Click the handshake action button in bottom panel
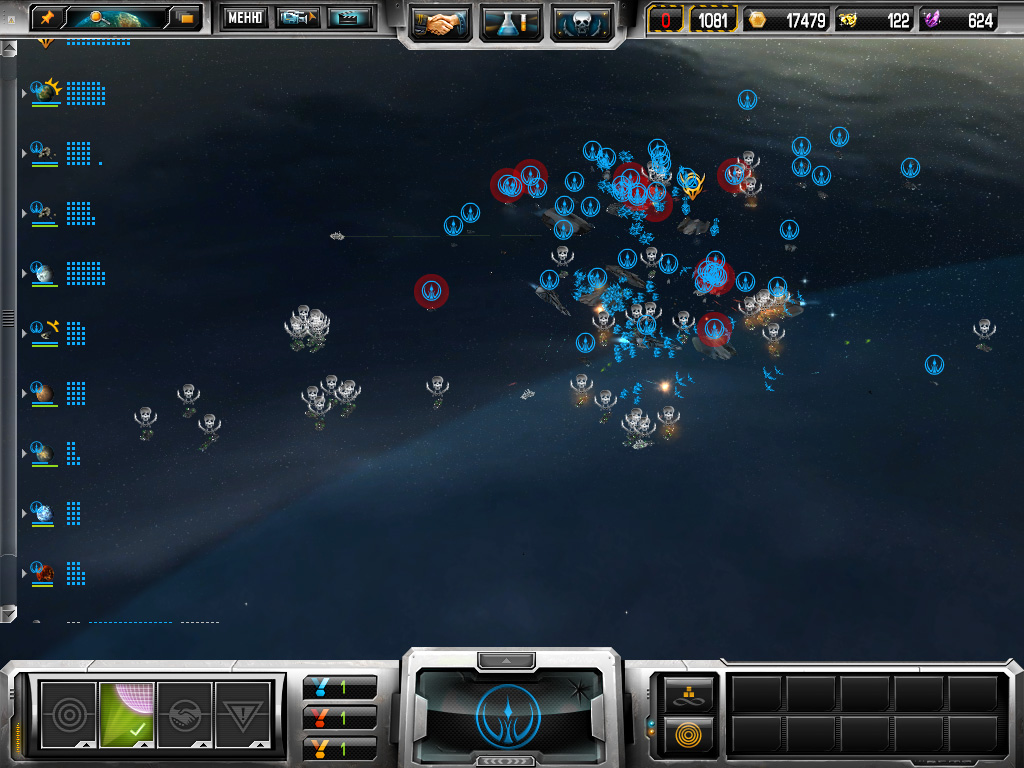Screen dimensions: 1024x768 pyautogui.click(x=185, y=714)
